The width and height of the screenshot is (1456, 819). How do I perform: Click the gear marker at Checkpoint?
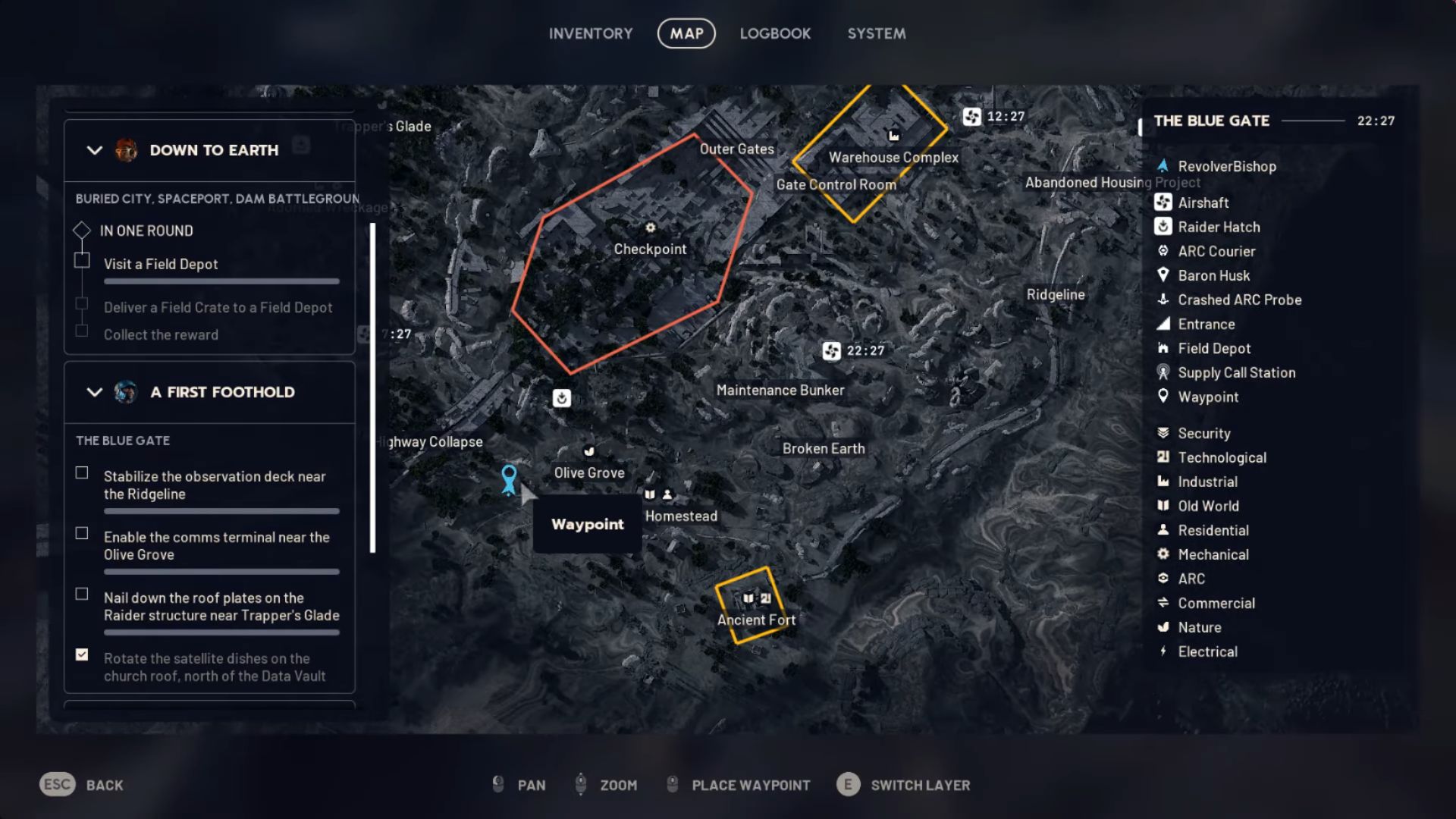pyautogui.click(x=650, y=227)
